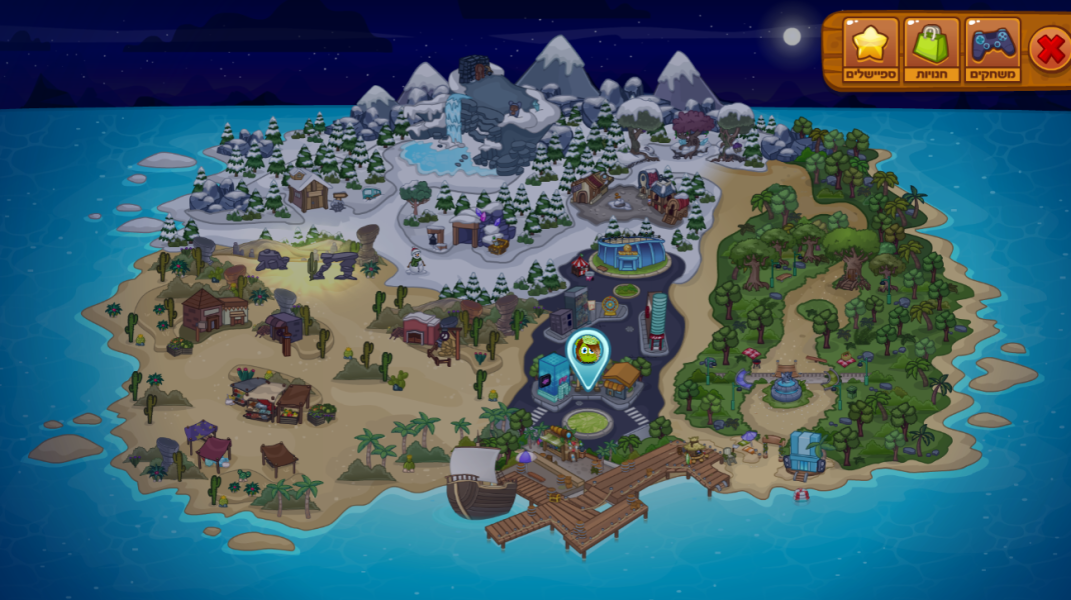1071x600 pixels.
Task: Open the Shops bag button
Action: [x=931, y=50]
